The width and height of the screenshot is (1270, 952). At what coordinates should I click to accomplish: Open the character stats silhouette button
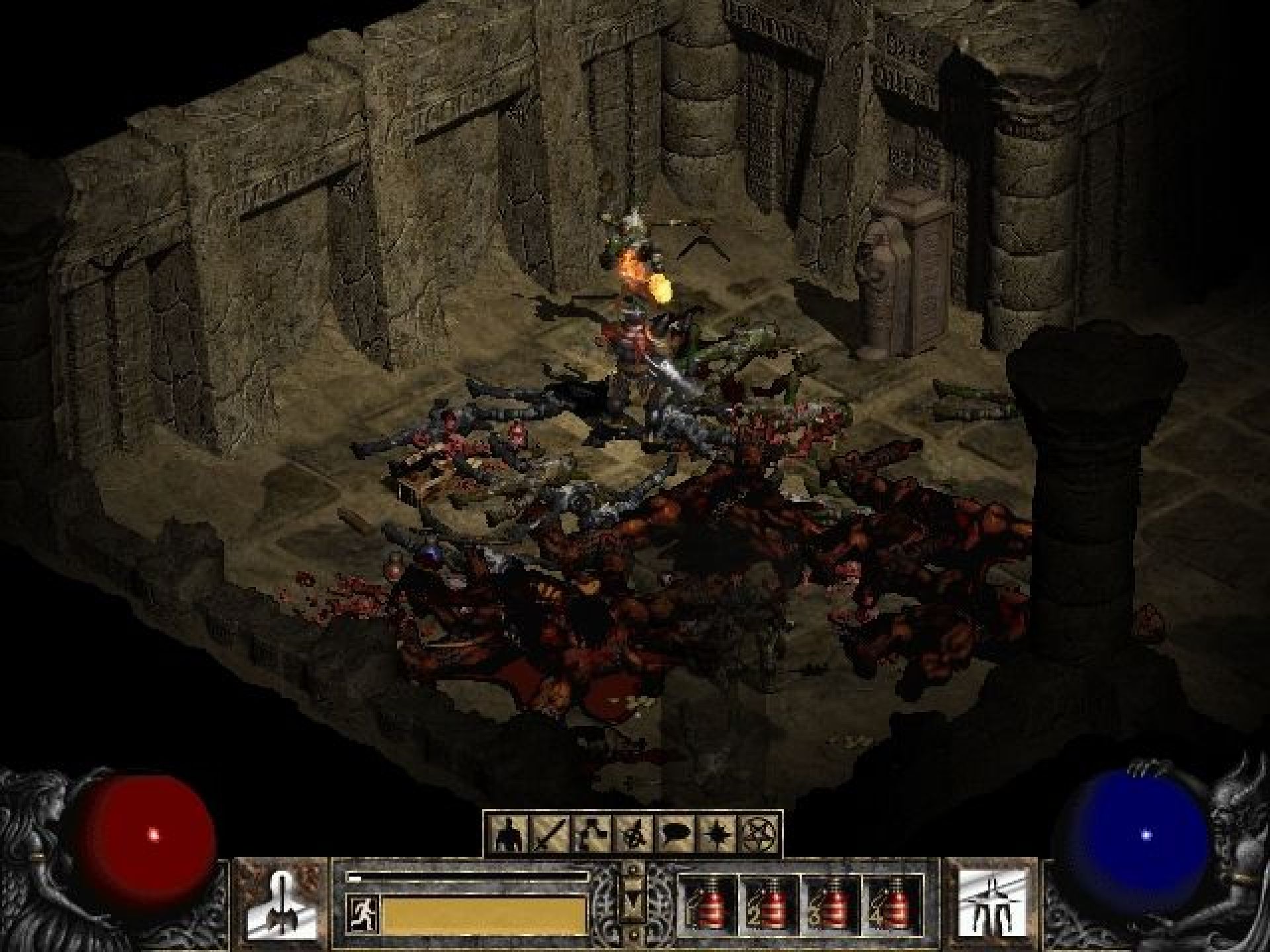click(510, 835)
